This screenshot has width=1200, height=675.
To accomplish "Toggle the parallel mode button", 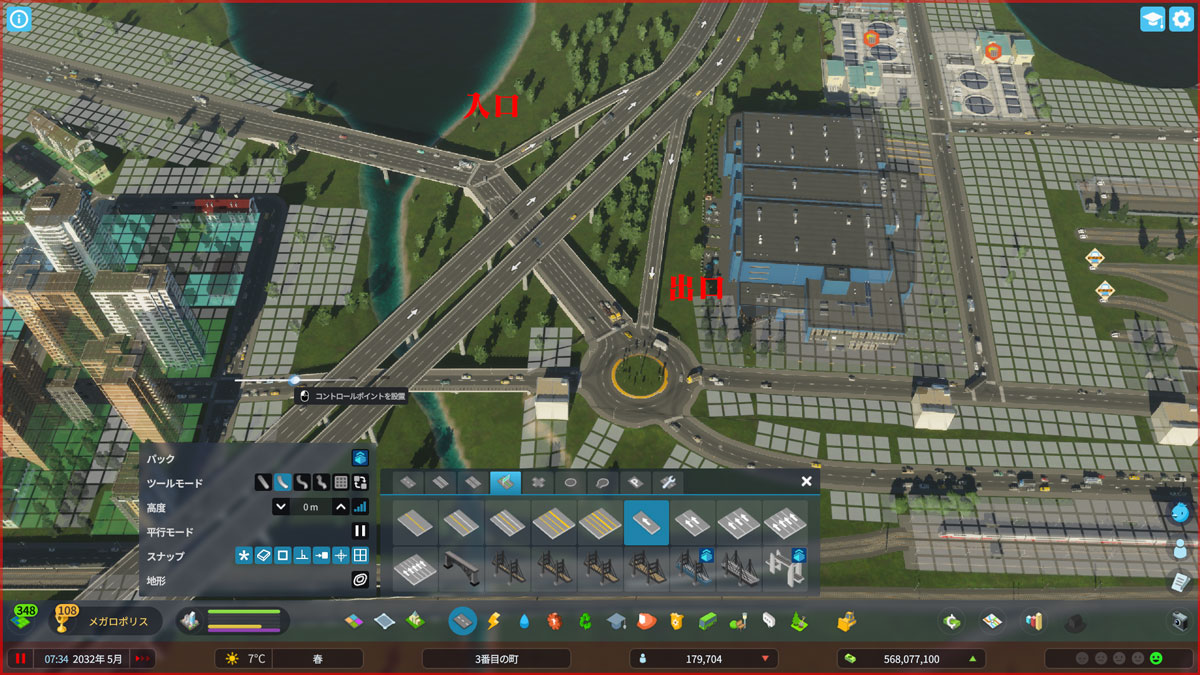I will 360,532.
